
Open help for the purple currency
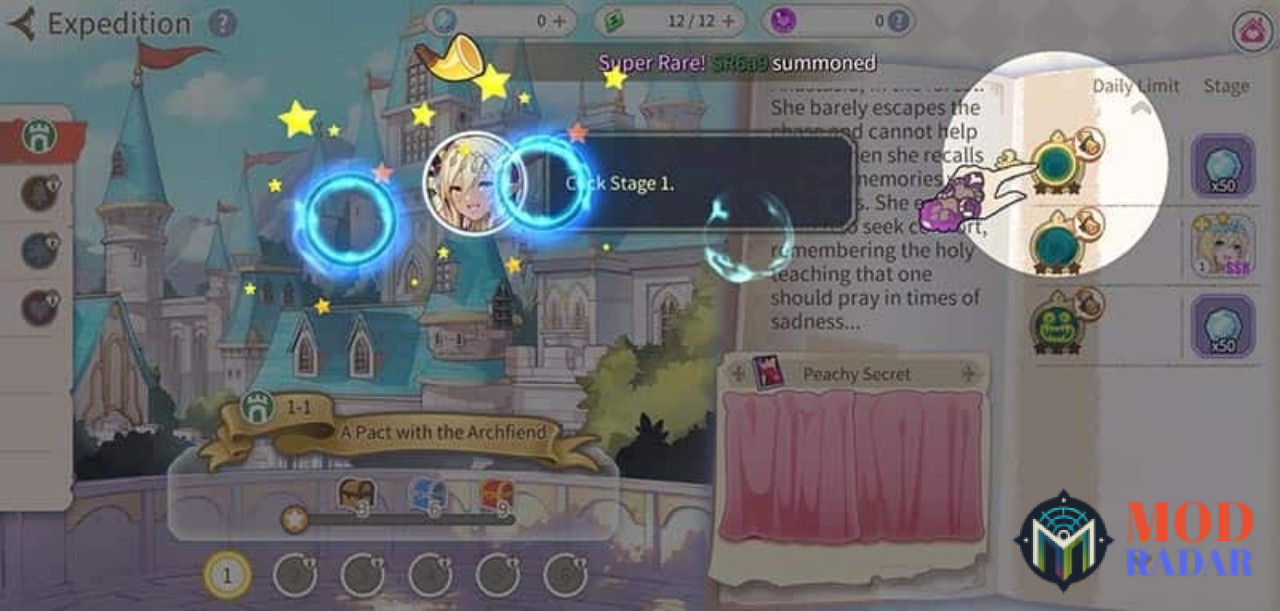pos(900,20)
